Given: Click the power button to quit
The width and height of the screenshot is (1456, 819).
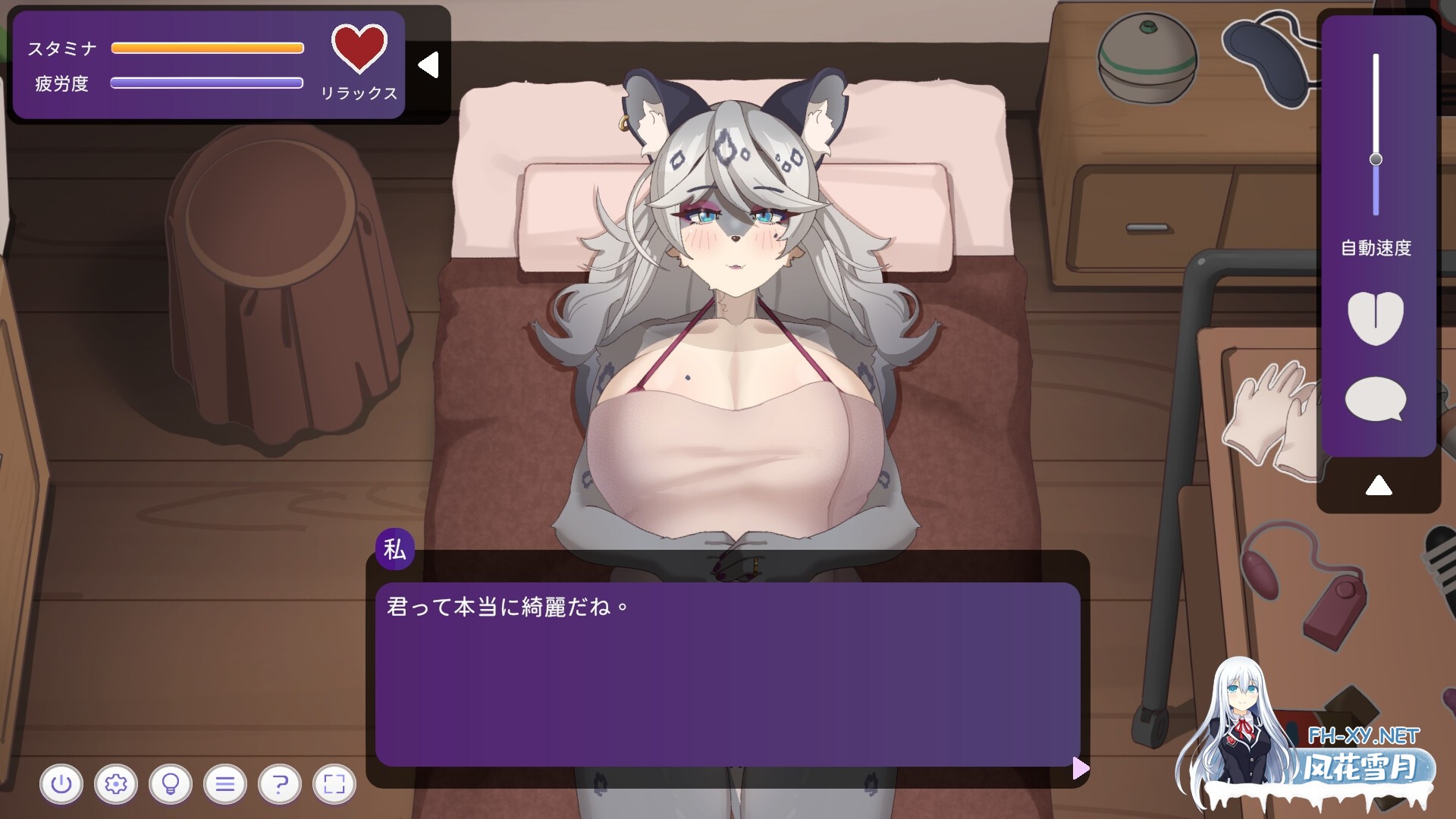Looking at the screenshot, I should [62, 785].
